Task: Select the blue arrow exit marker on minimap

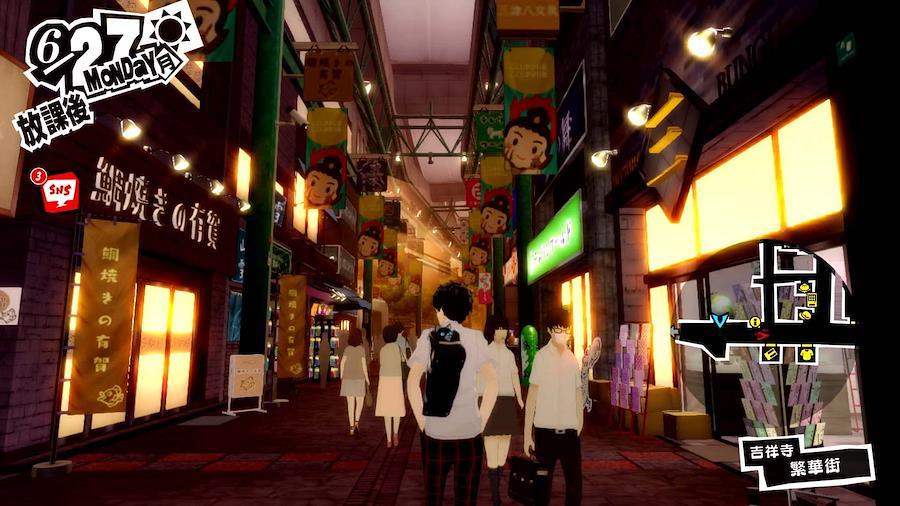Action: [718, 320]
